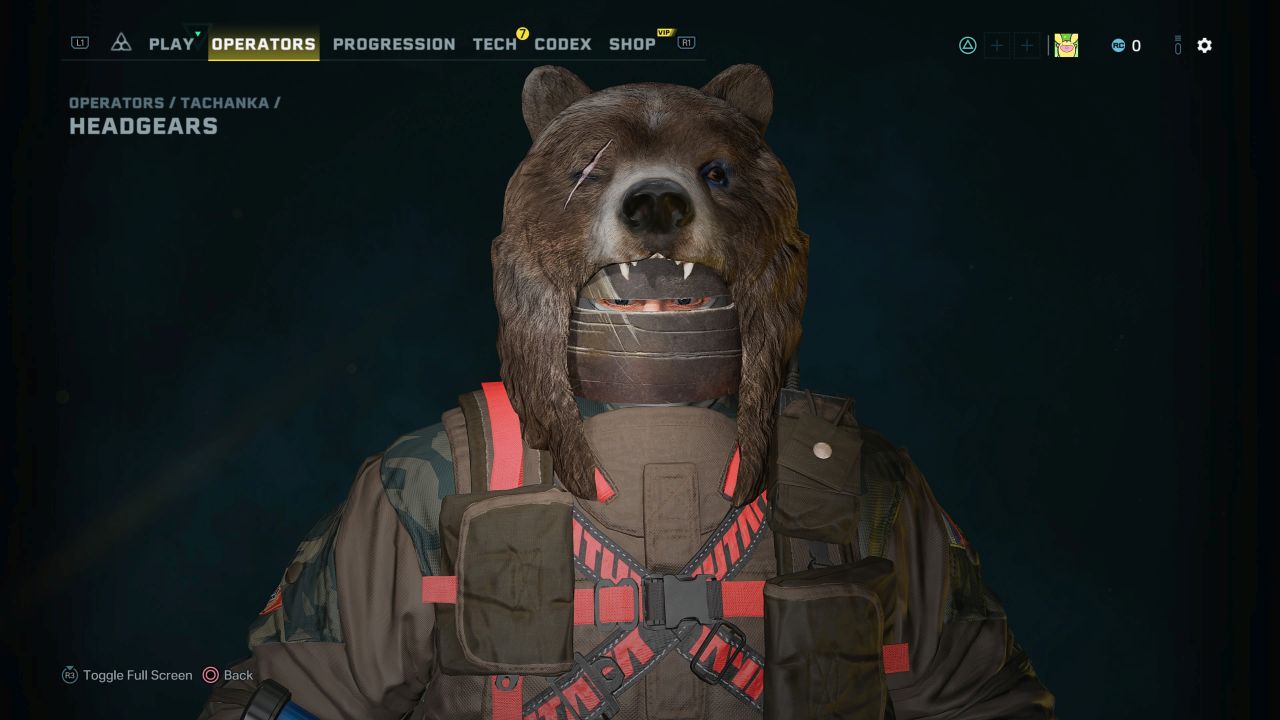Screen dimensions: 1280x720
Task: Open the settings gear icon
Action: 1204,45
